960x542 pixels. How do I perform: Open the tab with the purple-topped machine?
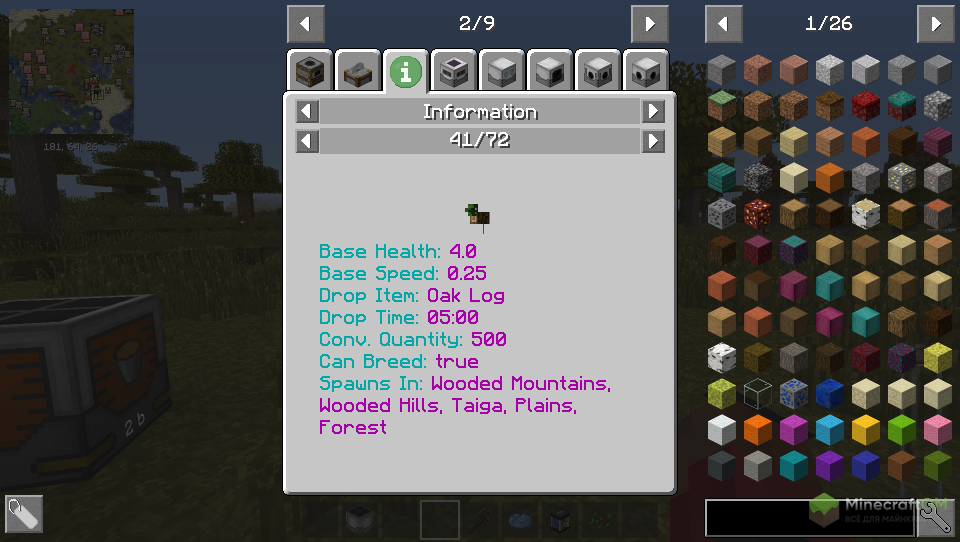point(454,71)
